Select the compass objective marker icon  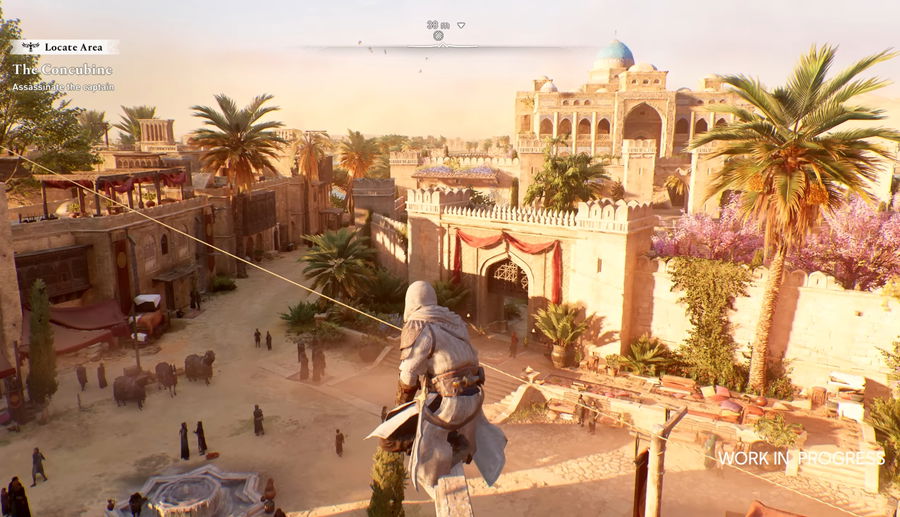(x=438, y=36)
